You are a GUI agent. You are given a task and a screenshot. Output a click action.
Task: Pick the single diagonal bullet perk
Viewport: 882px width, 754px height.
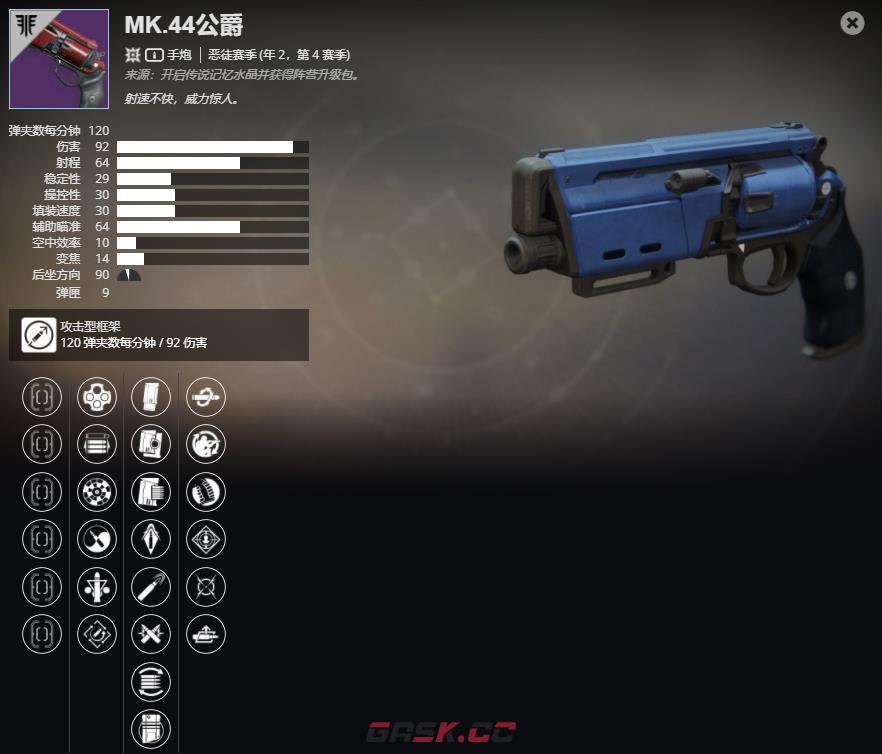151,587
